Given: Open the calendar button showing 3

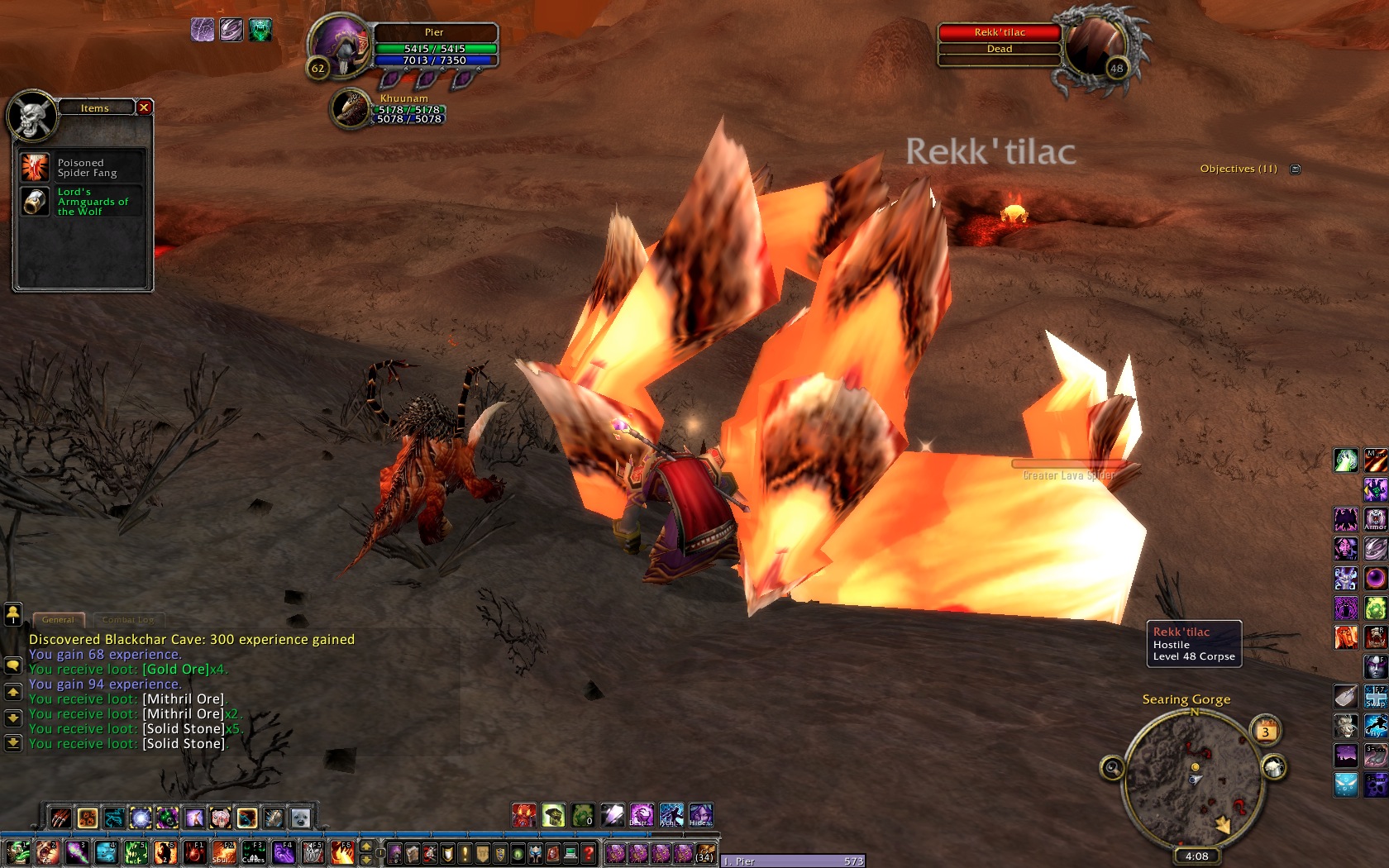Looking at the screenshot, I should tap(1265, 731).
